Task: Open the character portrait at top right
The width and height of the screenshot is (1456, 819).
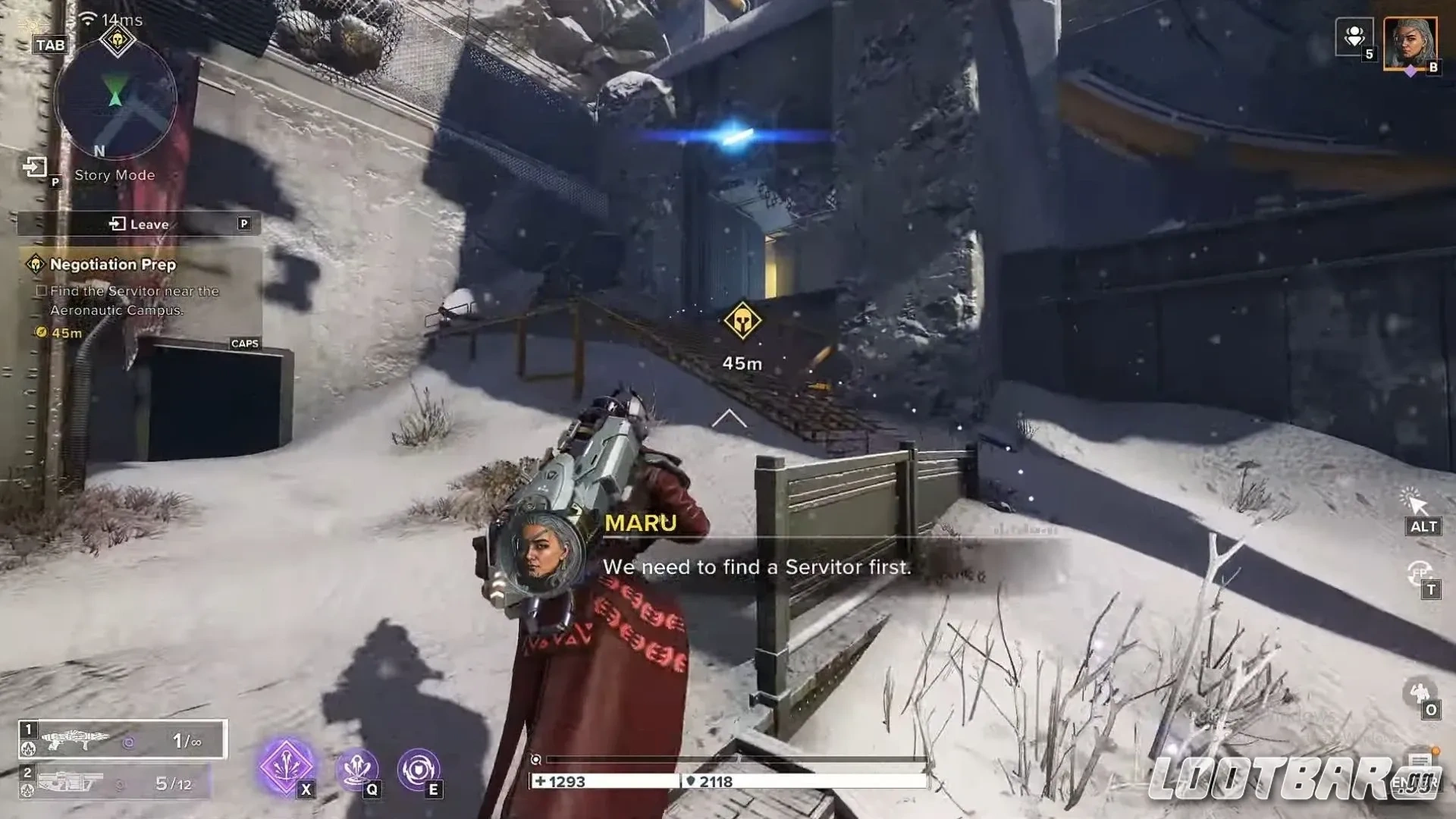Action: click(1410, 43)
